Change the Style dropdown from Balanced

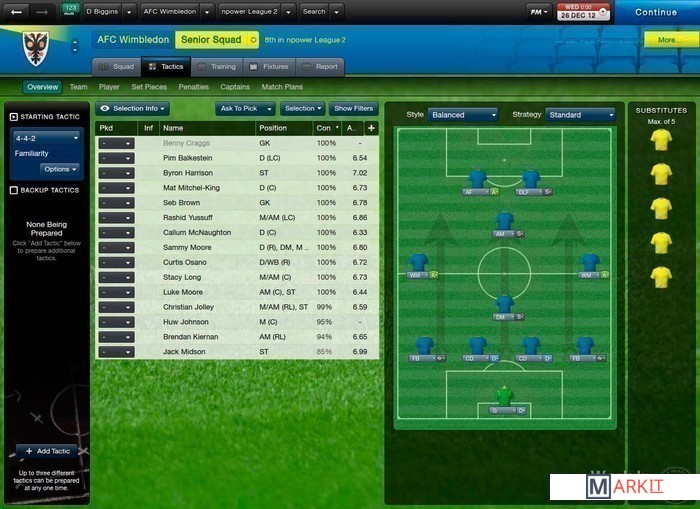click(x=463, y=115)
